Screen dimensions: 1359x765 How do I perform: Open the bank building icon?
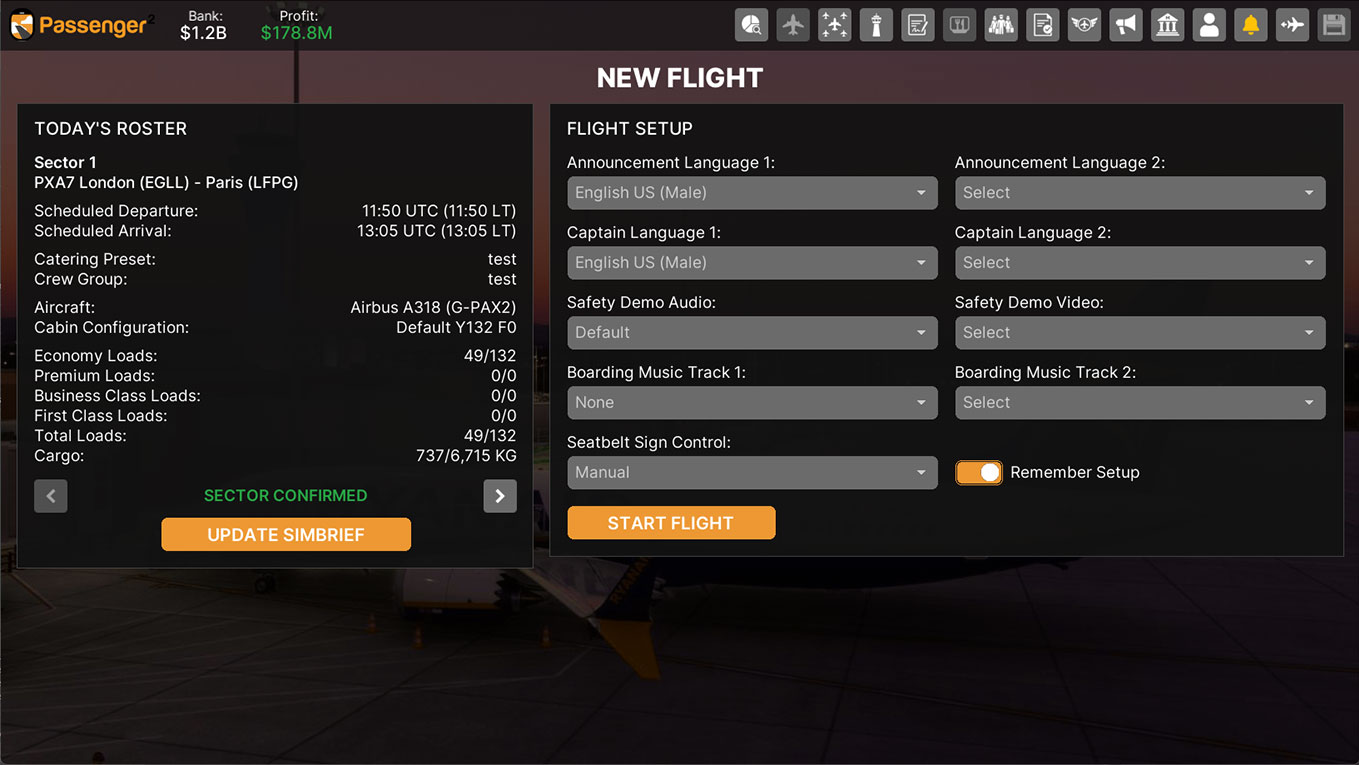tap(1167, 25)
